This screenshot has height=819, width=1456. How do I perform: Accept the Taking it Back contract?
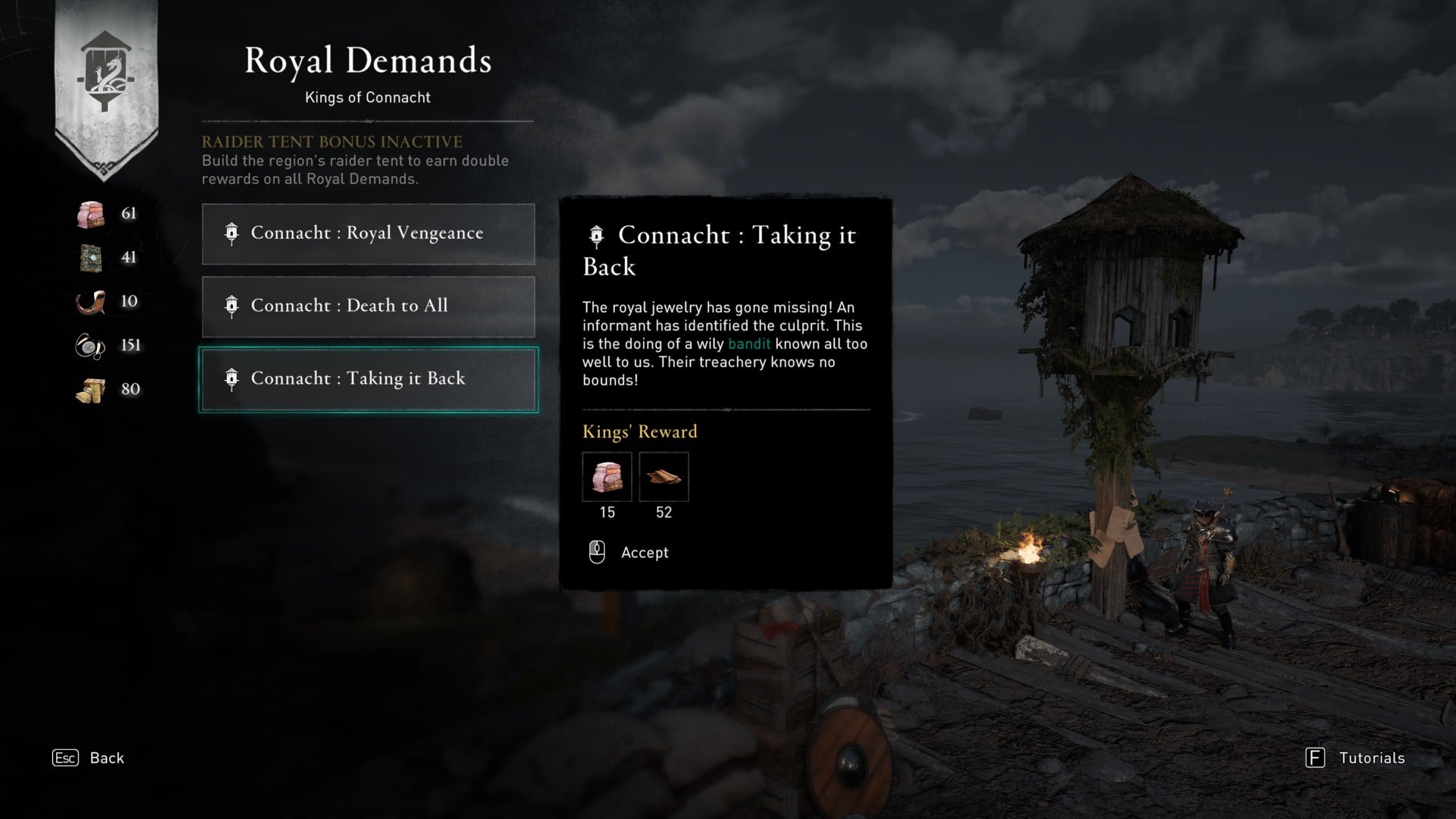tap(629, 553)
